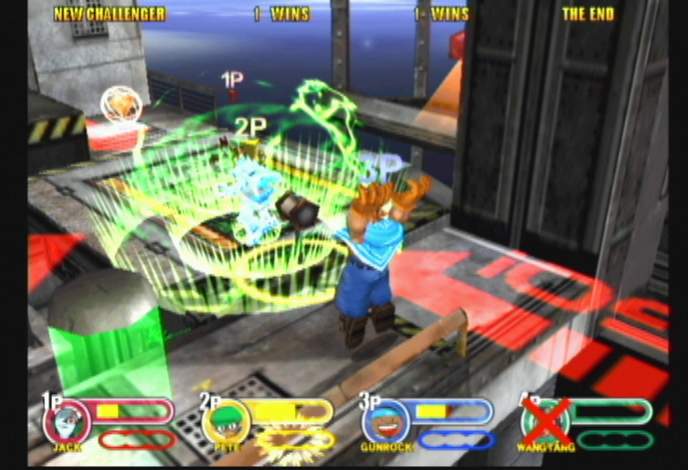
Task: Click Pete's 2P character portrait
Action: point(224,422)
